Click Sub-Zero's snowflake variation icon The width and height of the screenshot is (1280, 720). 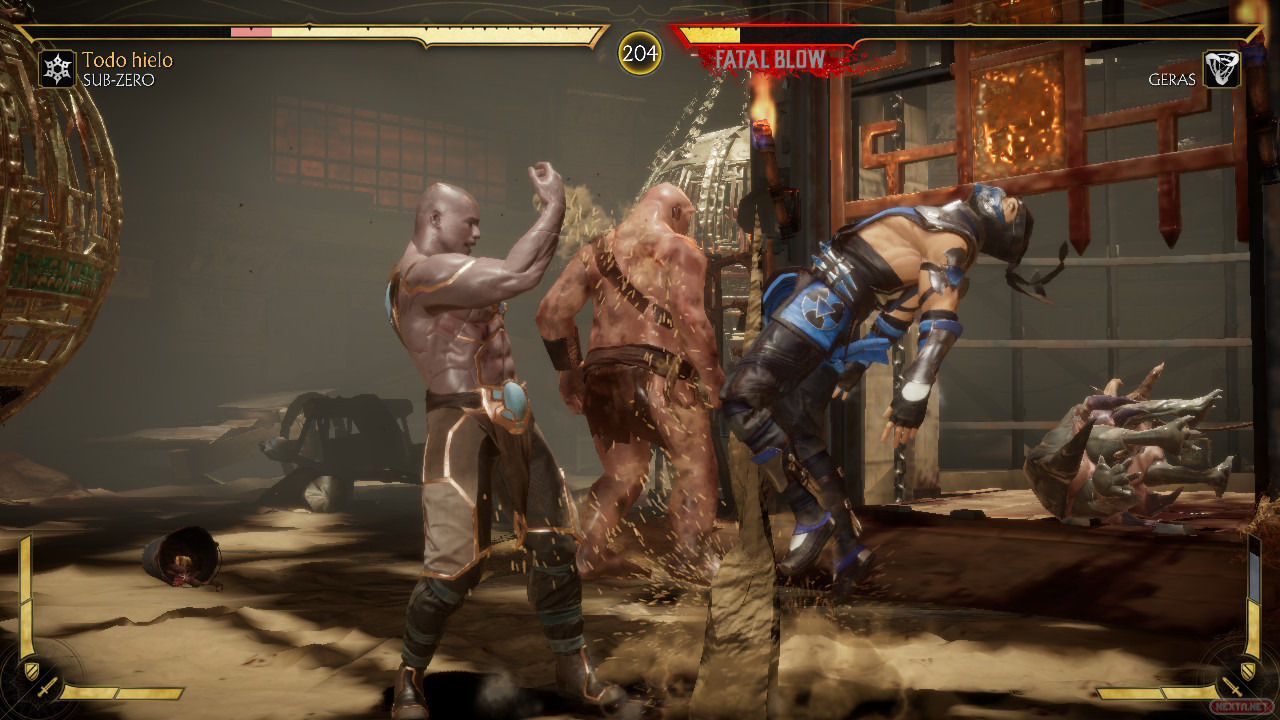[57, 69]
